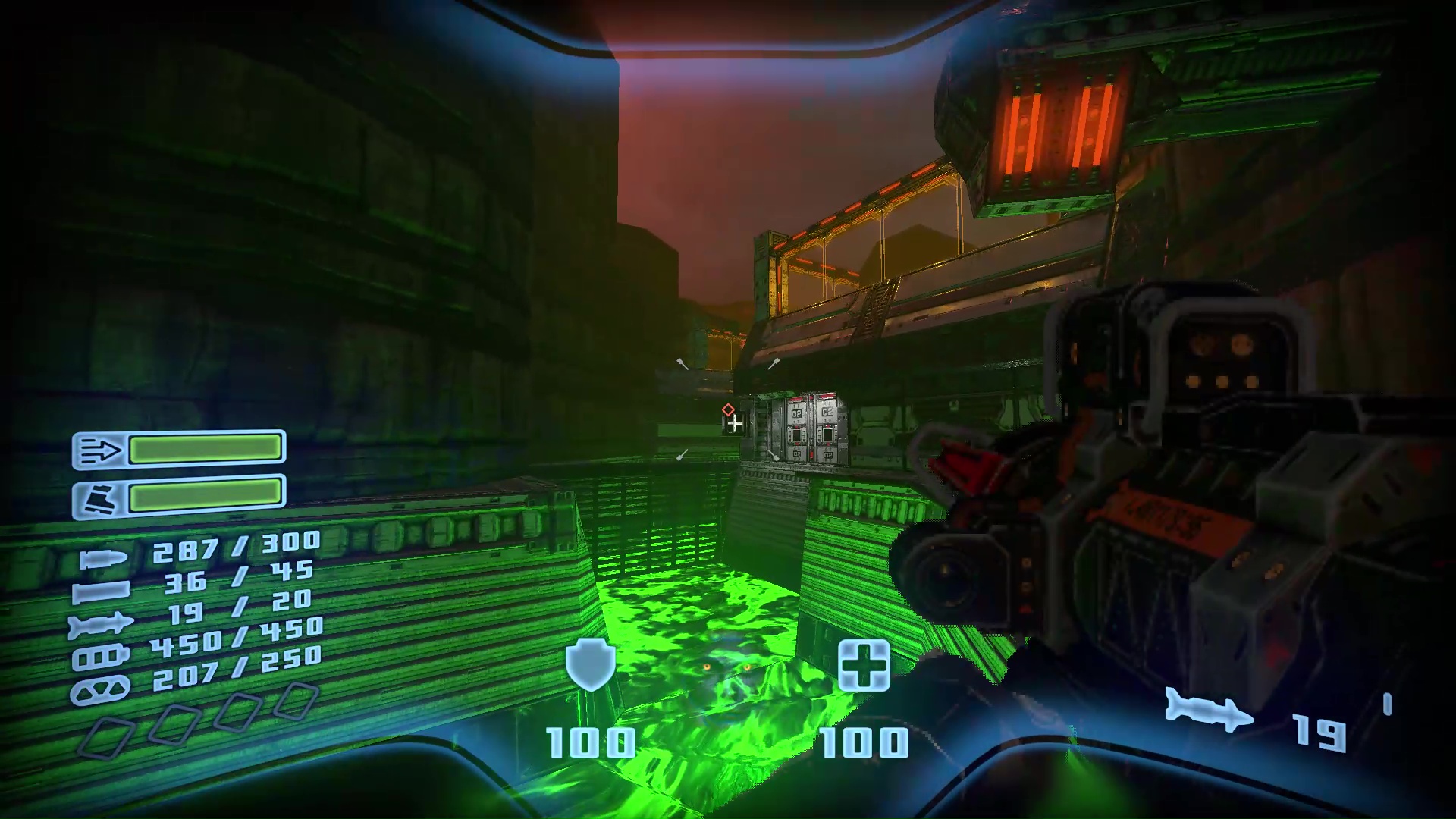Screen dimensions: 1456x819
Task: Toggle the dash arrow indicator
Action: (100, 451)
